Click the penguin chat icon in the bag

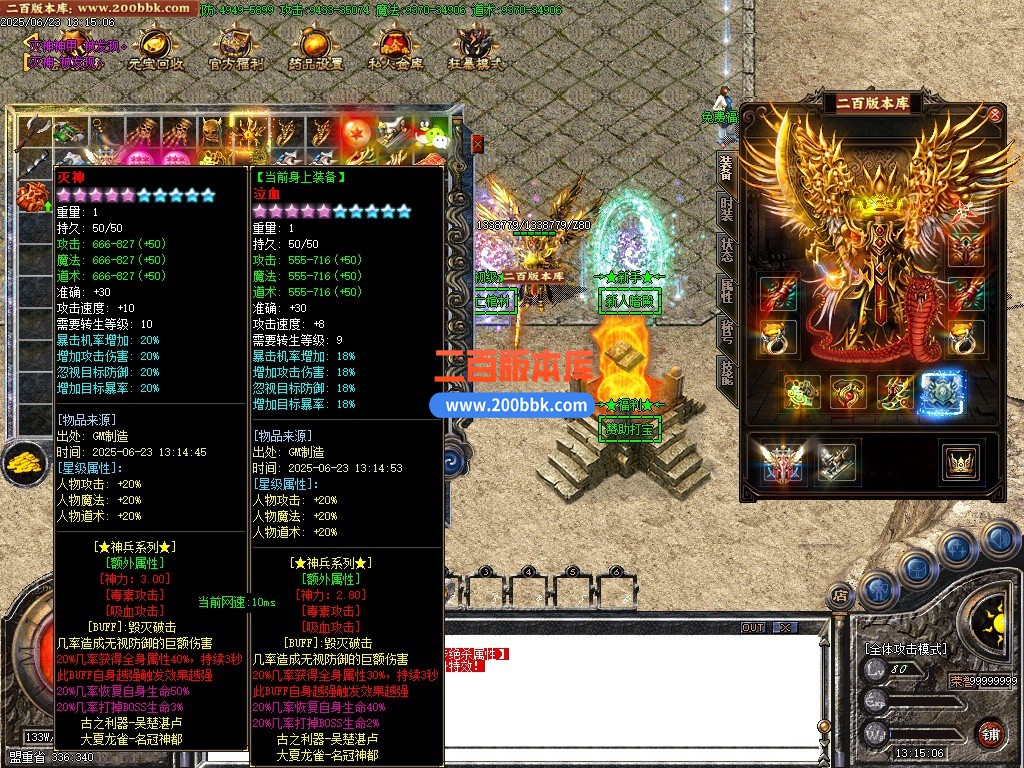tap(432, 133)
